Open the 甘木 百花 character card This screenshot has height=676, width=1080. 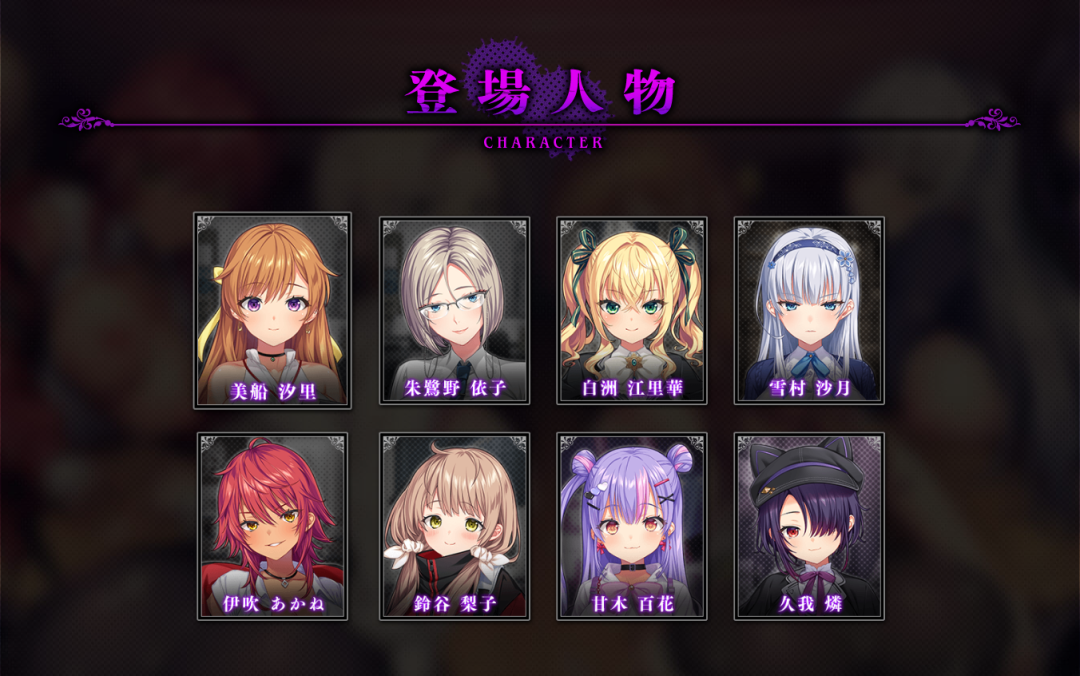click(x=632, y=526)
